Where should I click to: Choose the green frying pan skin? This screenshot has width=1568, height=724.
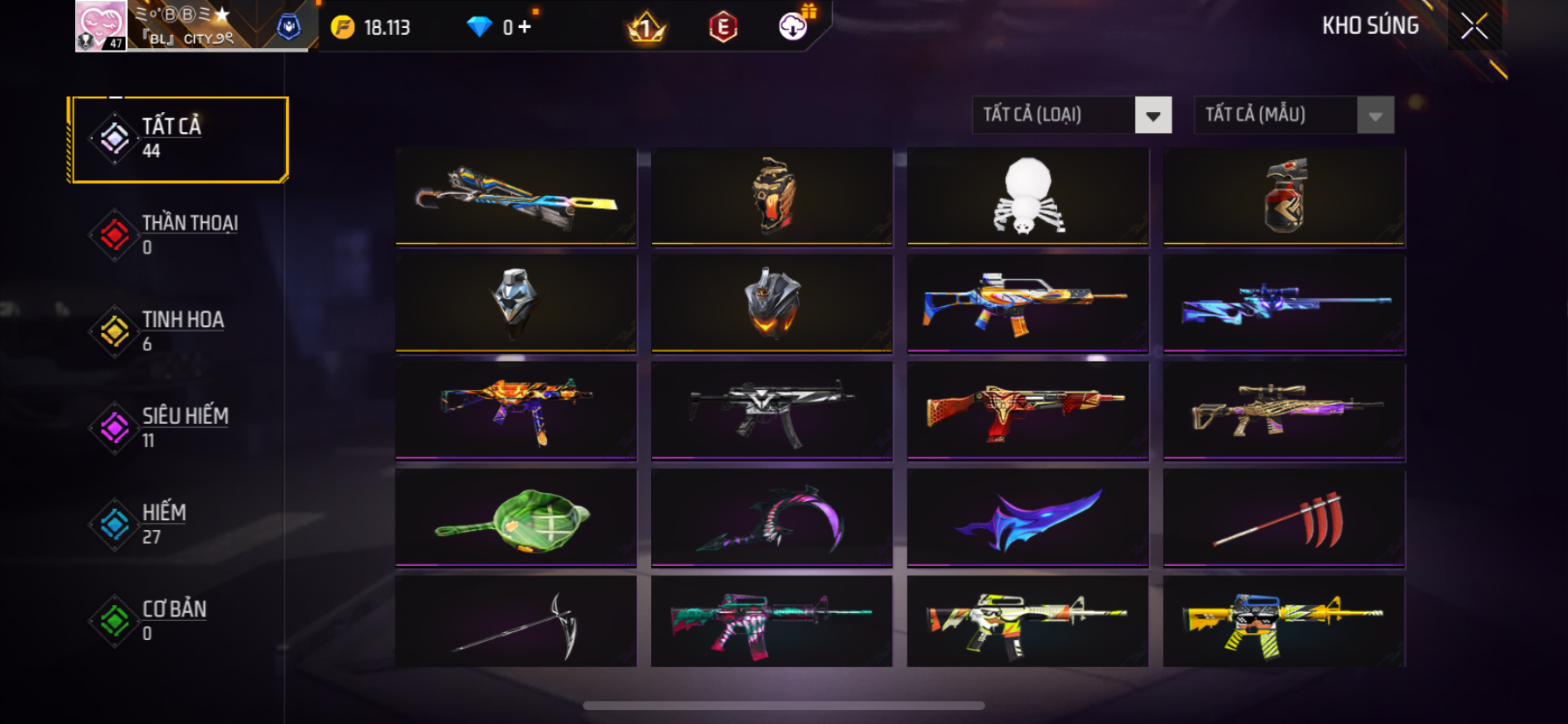pos(516,518)
